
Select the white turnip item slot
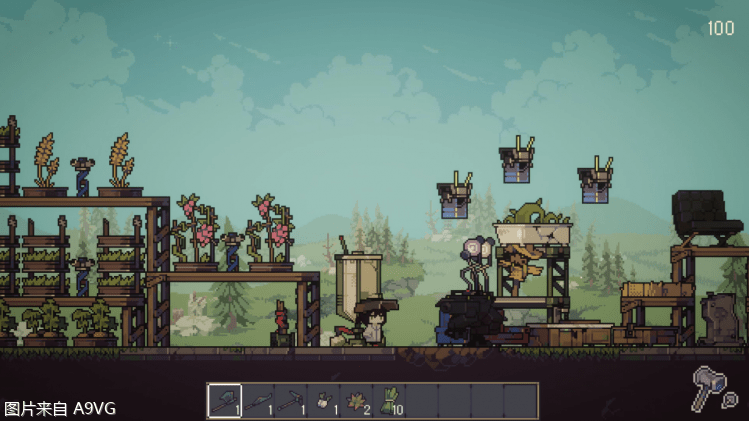323,401
